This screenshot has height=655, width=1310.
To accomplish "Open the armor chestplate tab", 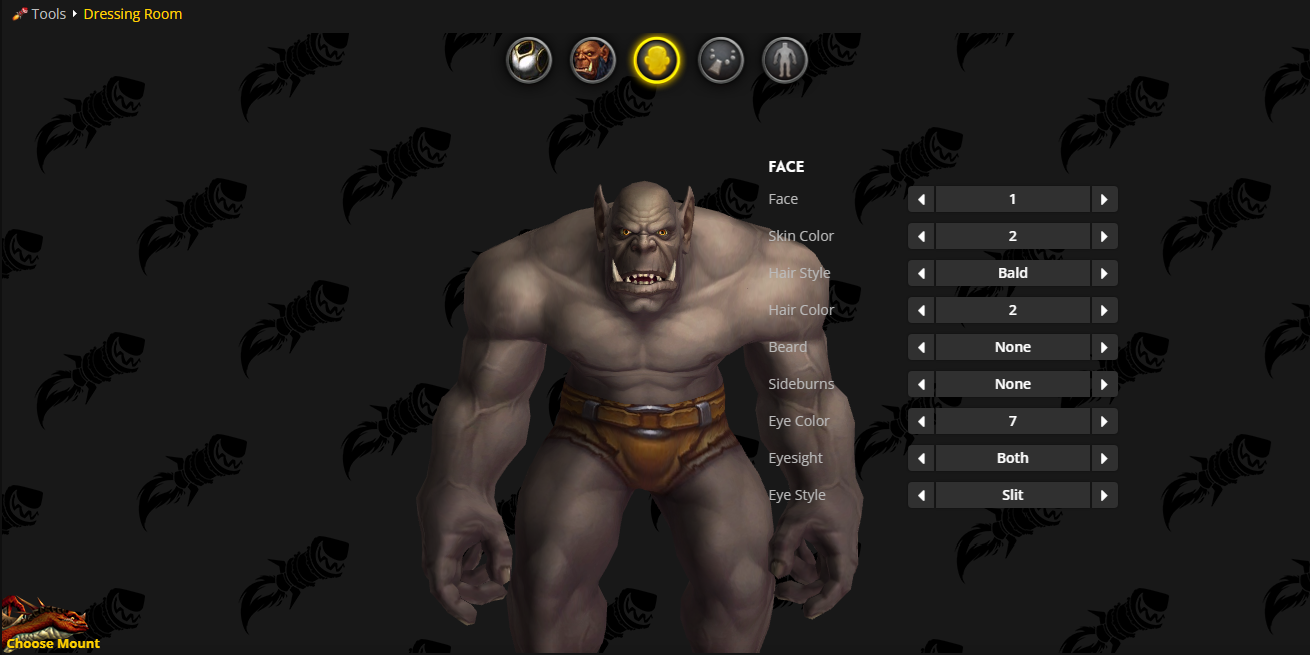I will pyautogui.click(x=529, y=60).
